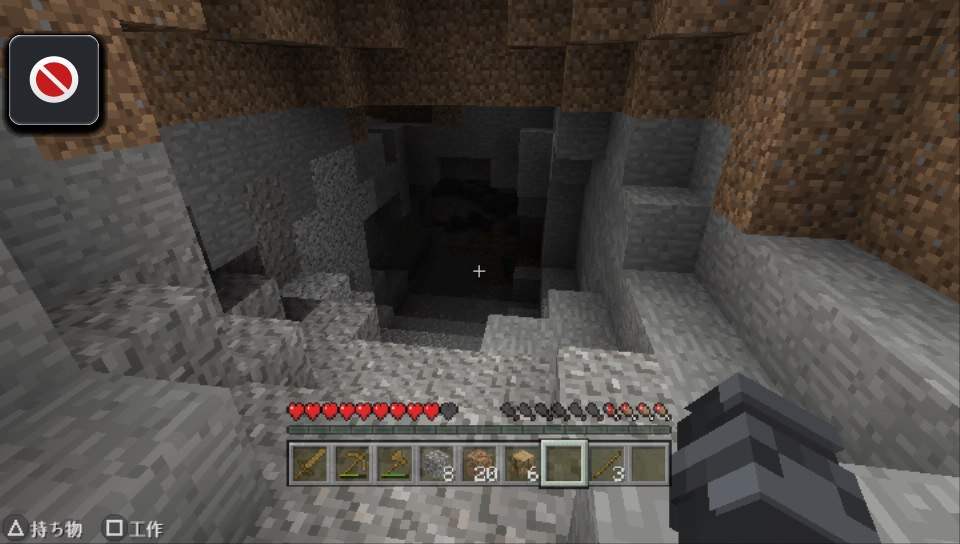Pick the wooden planks stack of 6
This screenshot has height=544, width=960.
click(x=522, y=463)
